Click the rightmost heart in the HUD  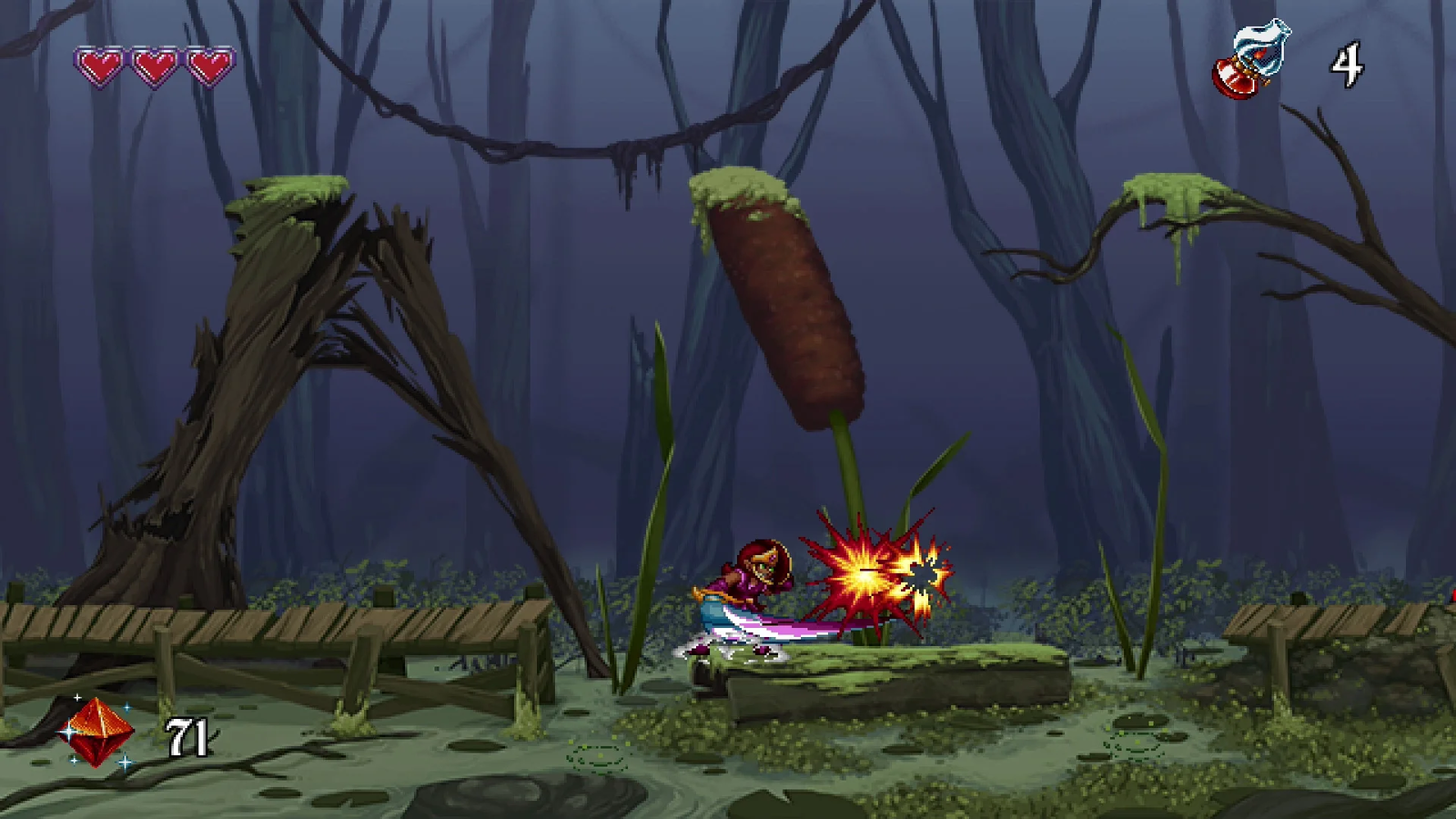207,66
